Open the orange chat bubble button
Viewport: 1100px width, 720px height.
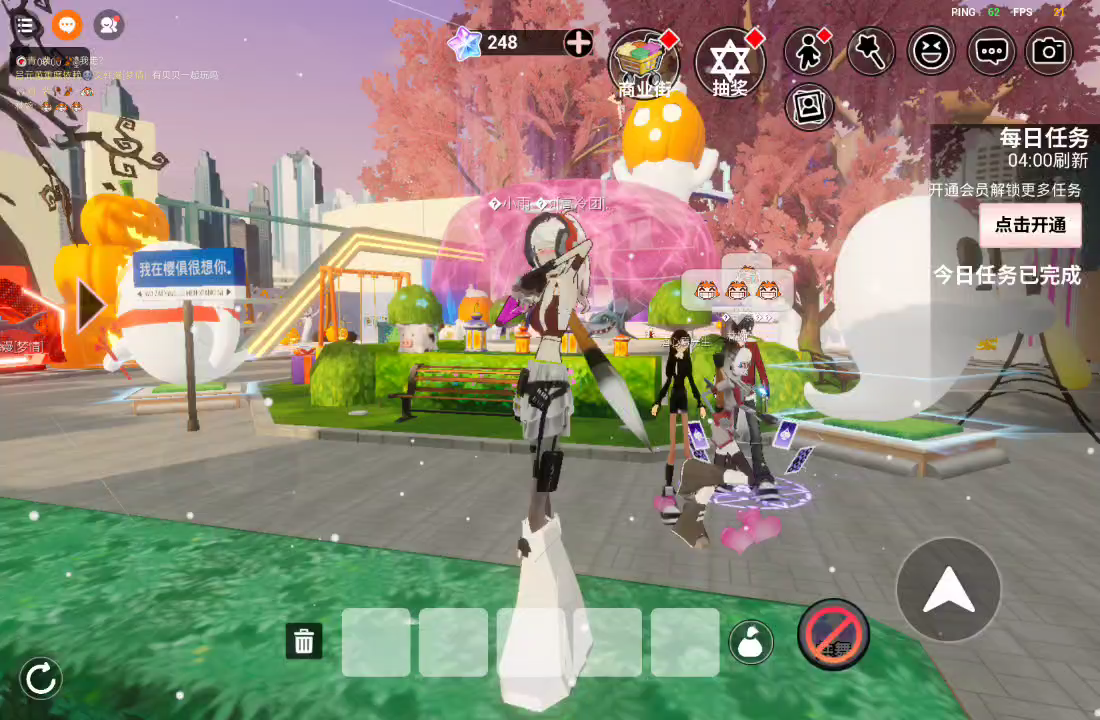point(67,26)
